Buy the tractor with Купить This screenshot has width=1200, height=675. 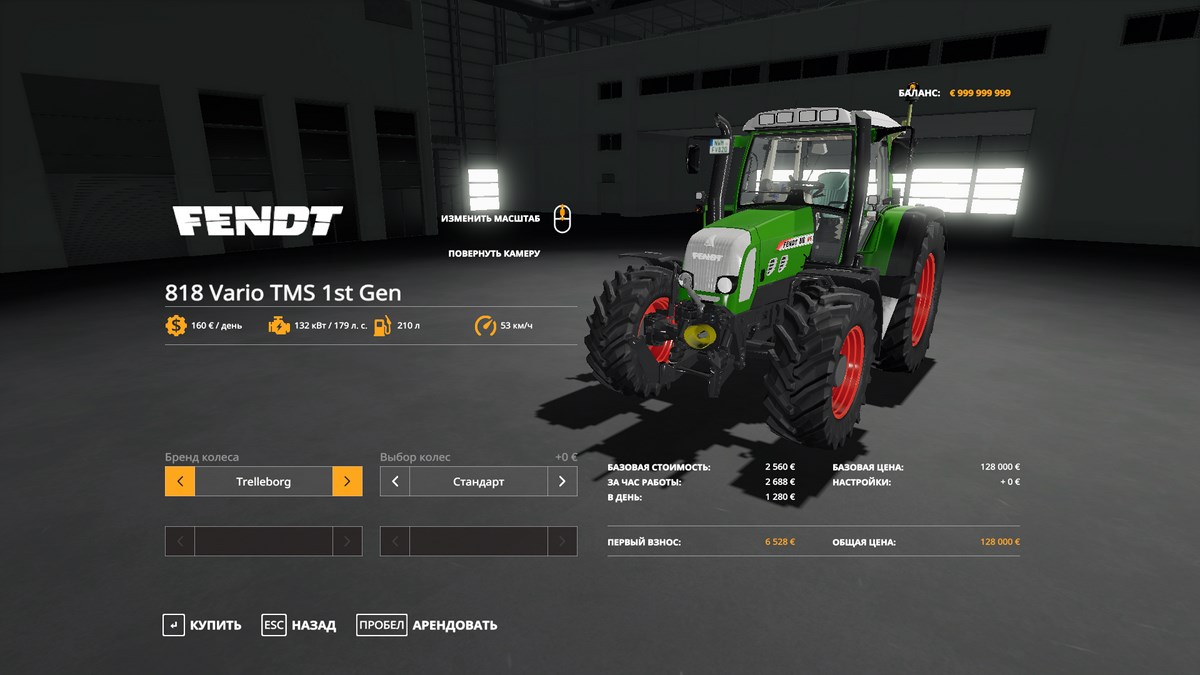tap(203, 625)
